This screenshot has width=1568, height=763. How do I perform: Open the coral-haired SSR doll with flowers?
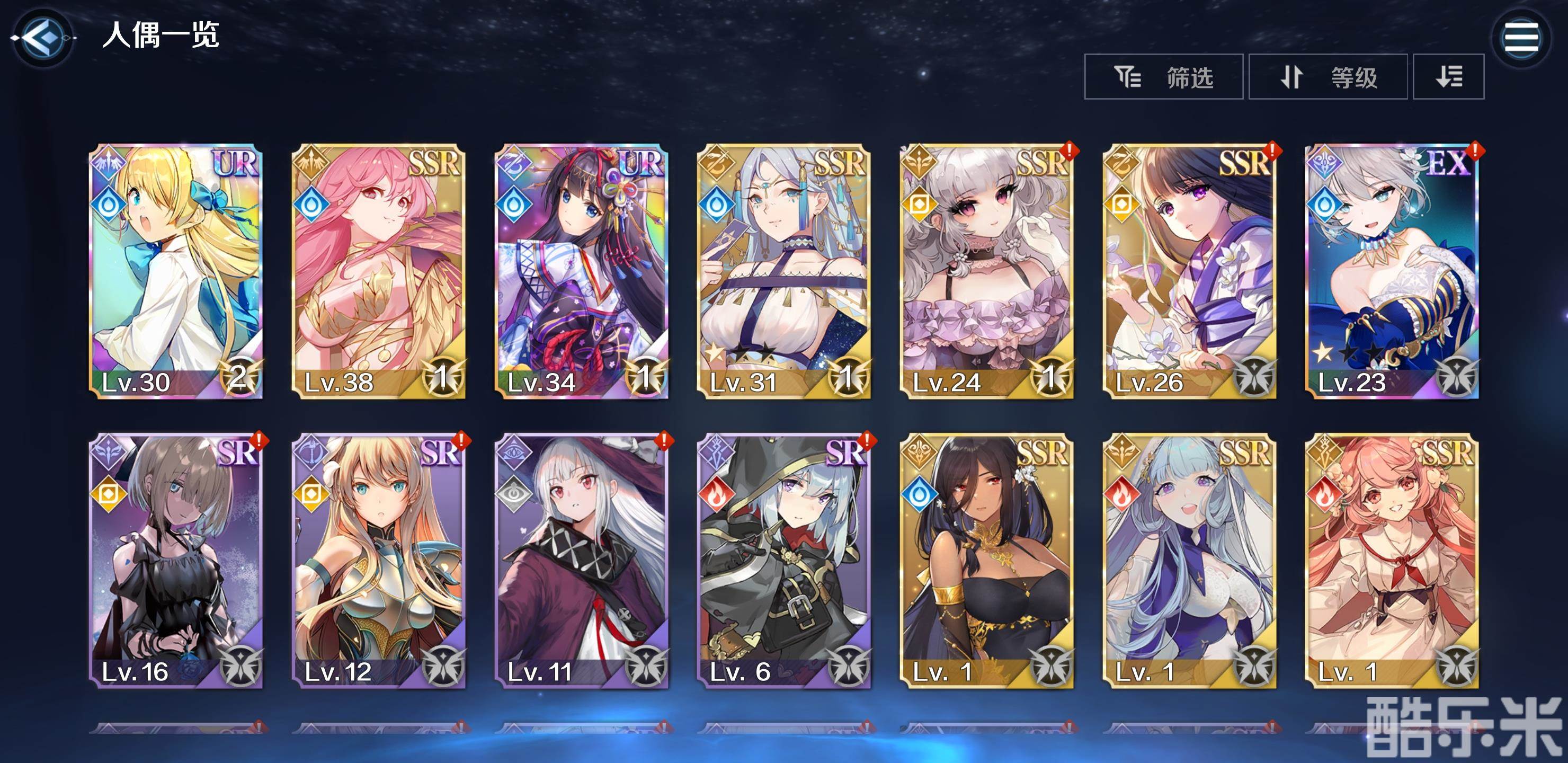pos(1392,560)
